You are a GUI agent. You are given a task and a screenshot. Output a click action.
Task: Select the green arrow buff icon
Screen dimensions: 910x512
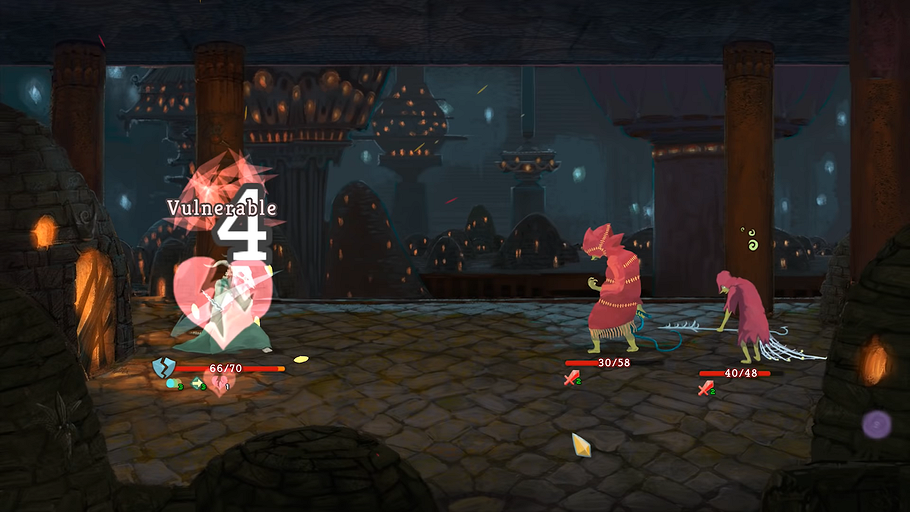click(198, 383)
